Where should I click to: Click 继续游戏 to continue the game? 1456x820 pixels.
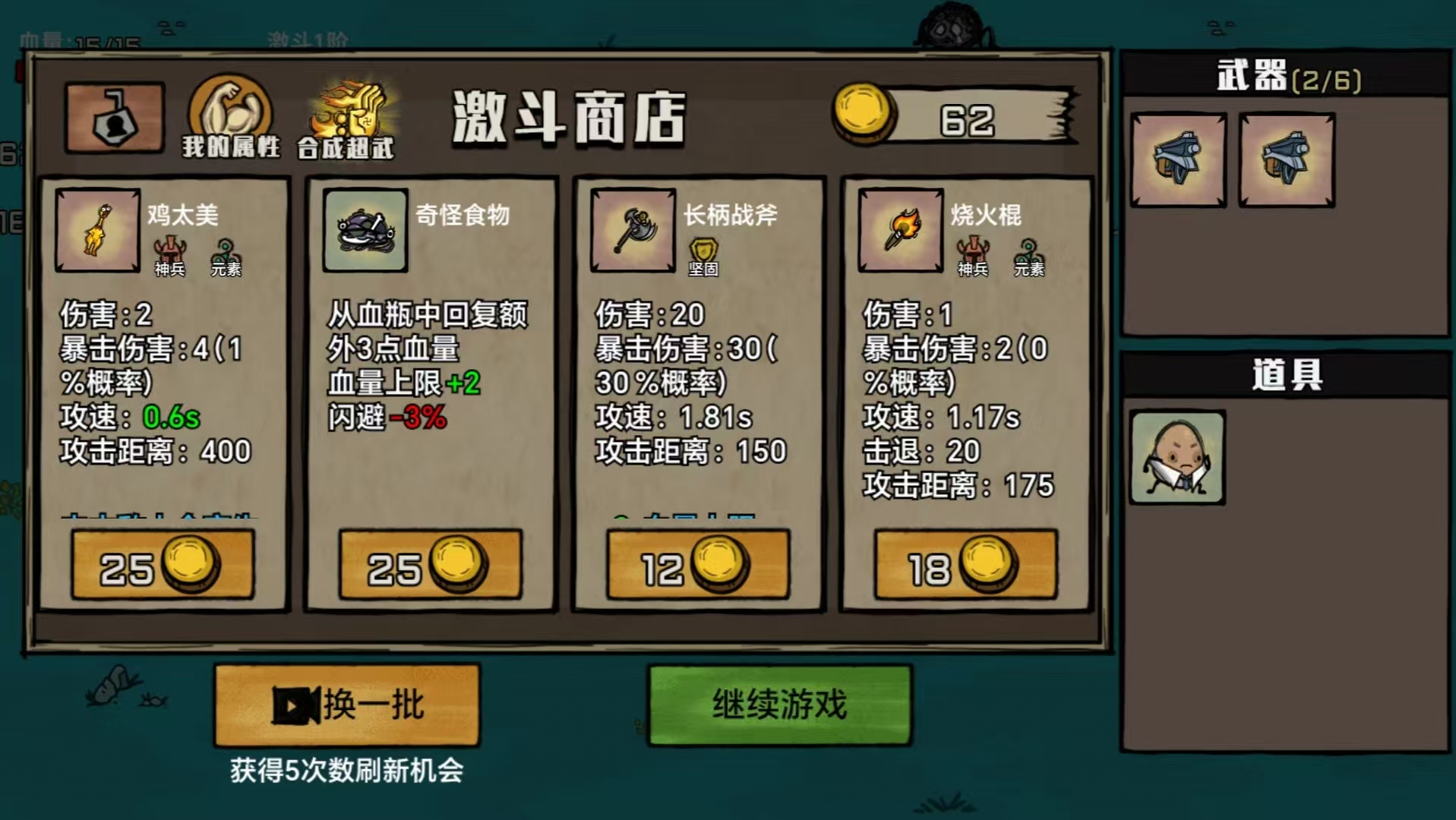coord(778,705)
